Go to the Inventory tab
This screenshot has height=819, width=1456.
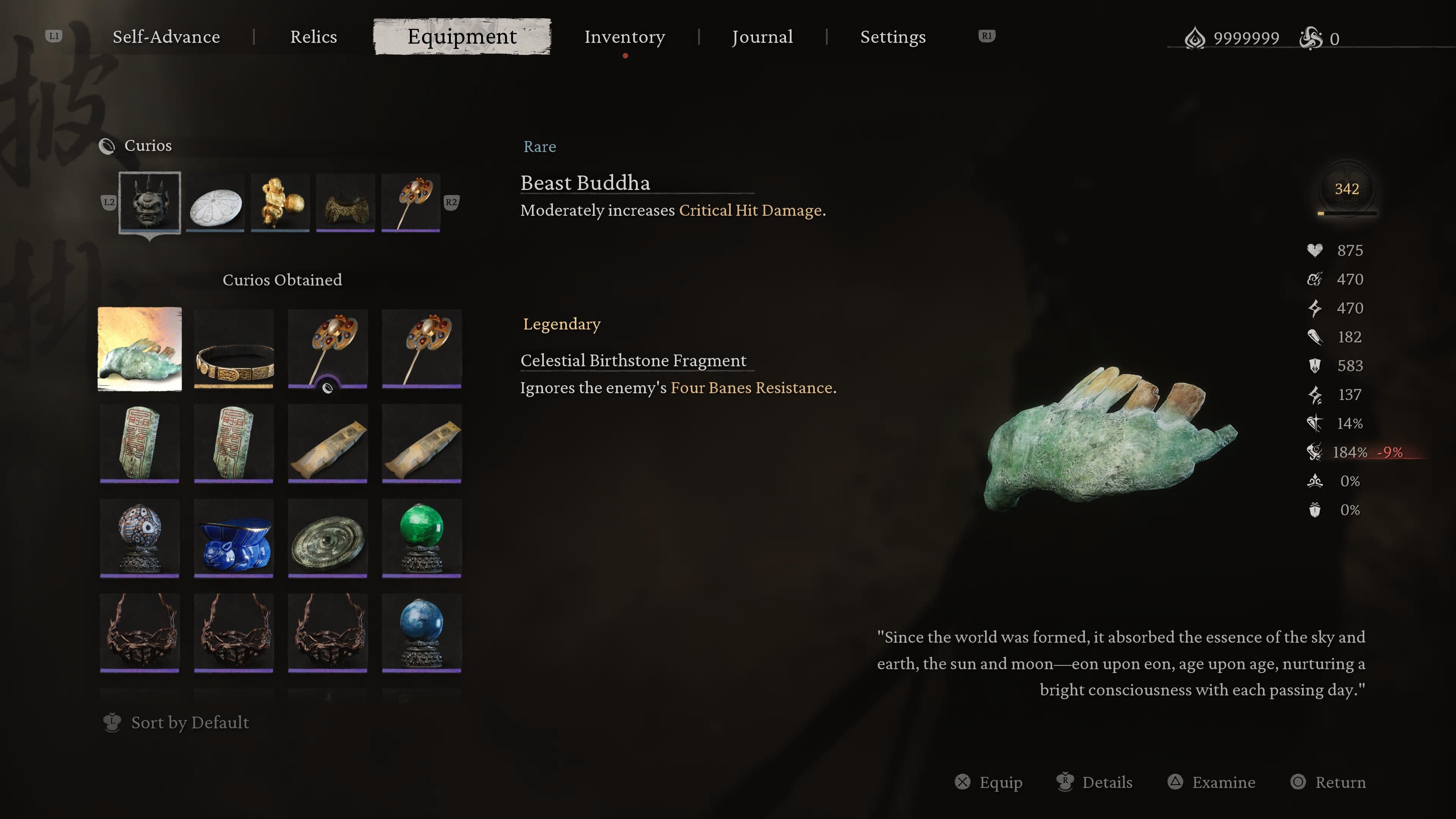[624, 37]
